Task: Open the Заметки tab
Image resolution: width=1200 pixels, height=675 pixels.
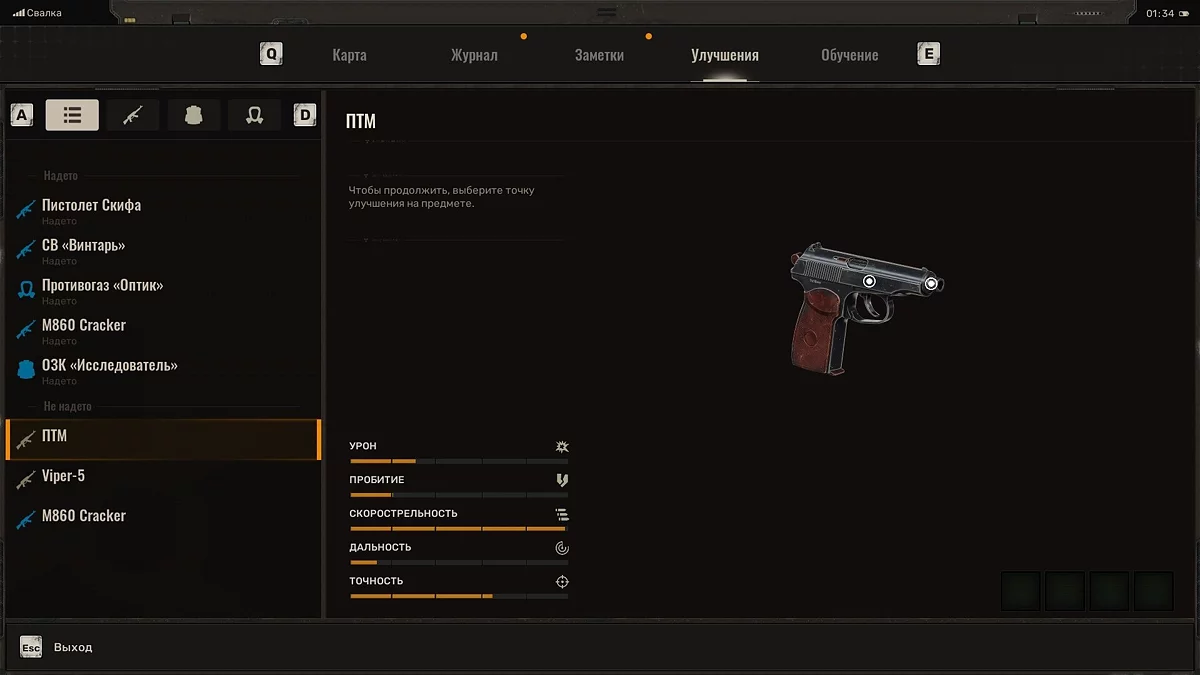Action: click(x=599, y=55)
